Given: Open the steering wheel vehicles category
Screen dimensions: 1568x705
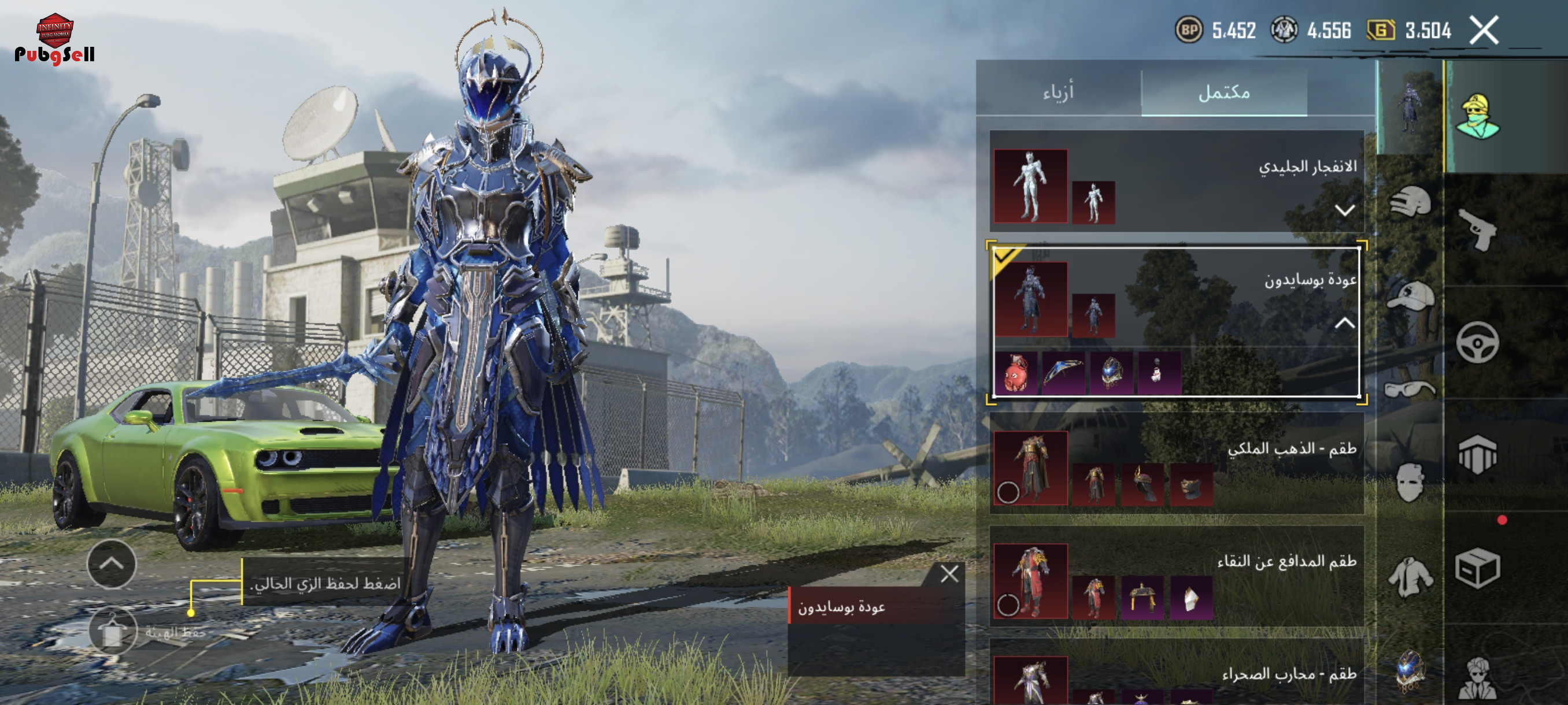Looking at the screenshot, I should [1478, 343].
